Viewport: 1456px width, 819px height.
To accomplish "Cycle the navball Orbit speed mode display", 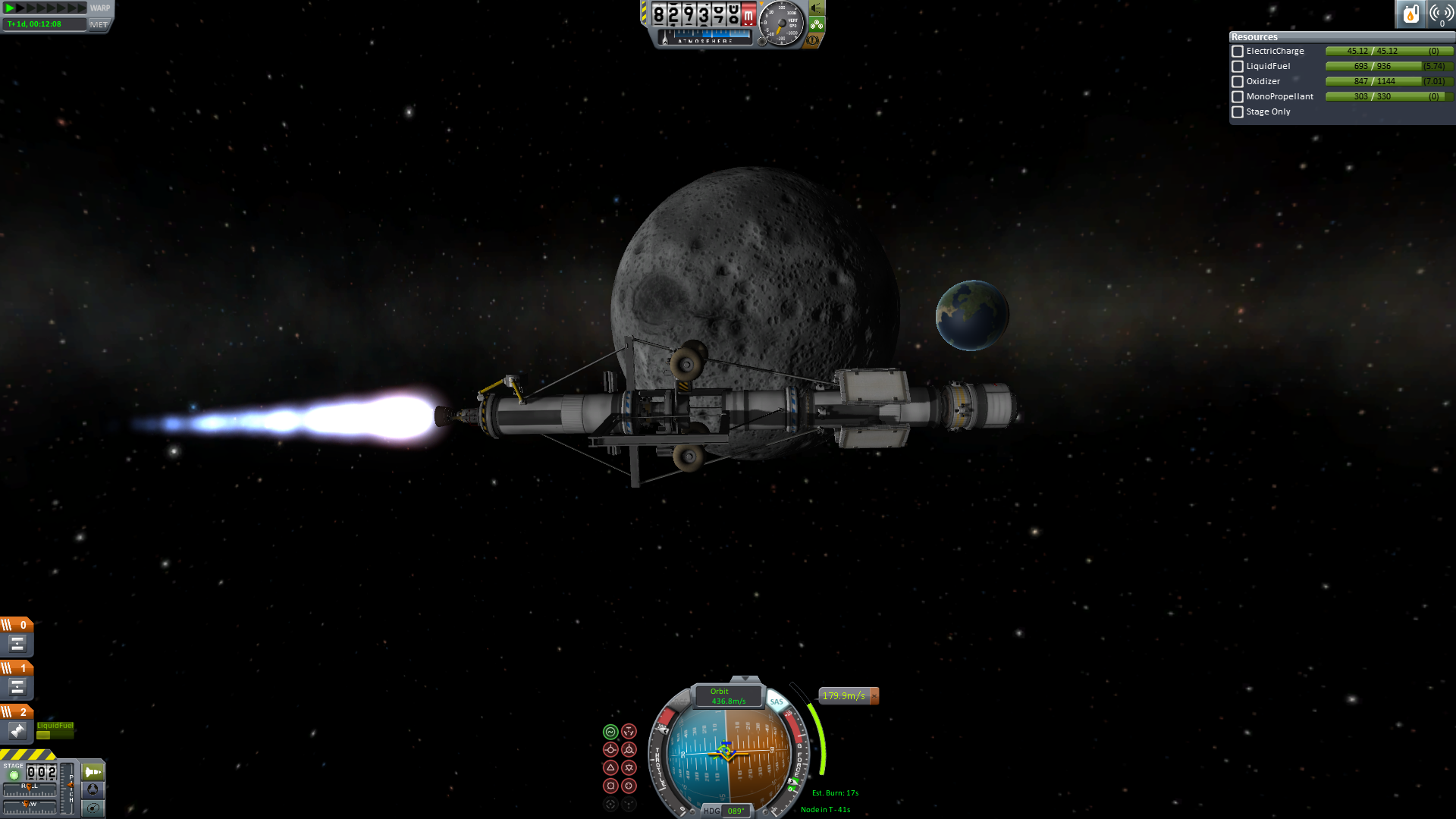I will [727, 696].
